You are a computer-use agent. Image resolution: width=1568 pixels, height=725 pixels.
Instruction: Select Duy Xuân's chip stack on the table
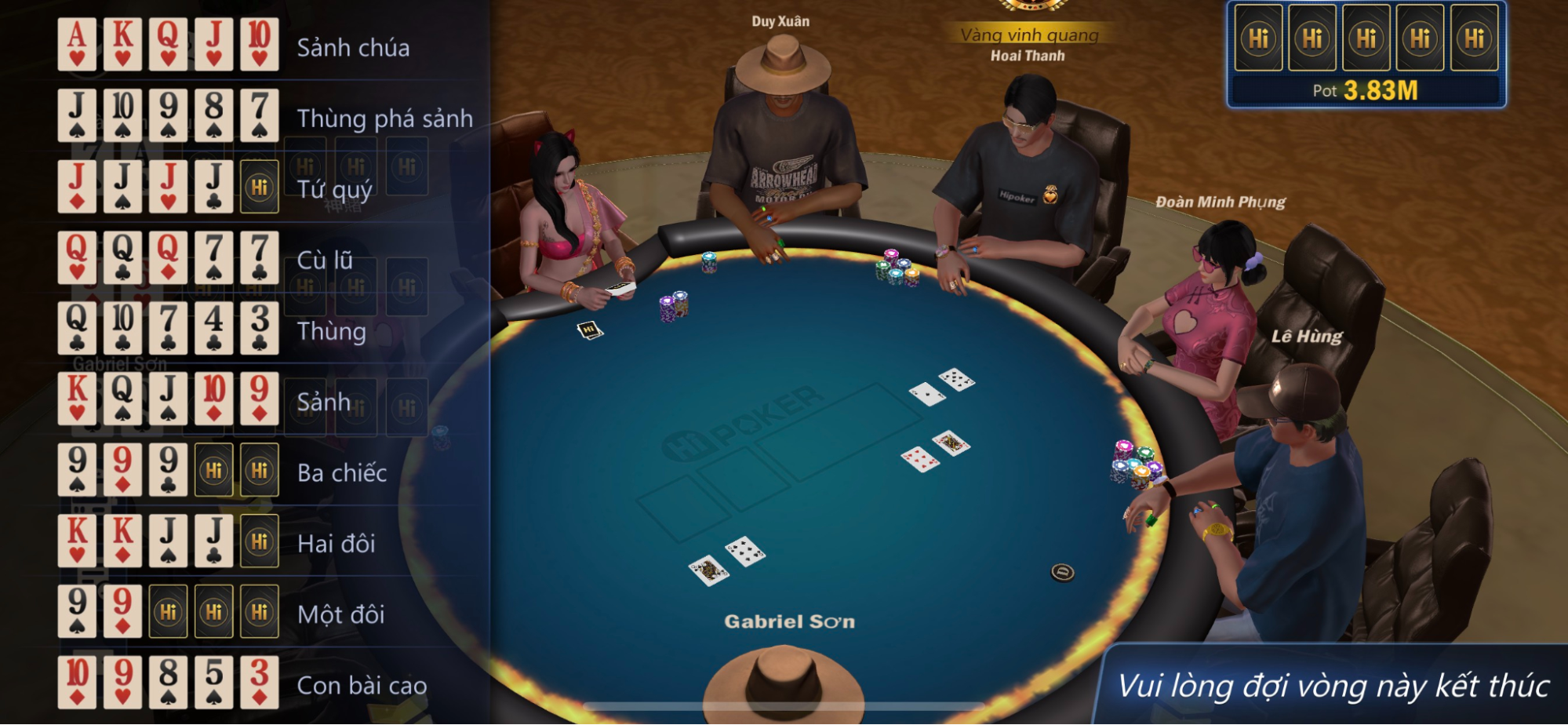tap(710, 265)
